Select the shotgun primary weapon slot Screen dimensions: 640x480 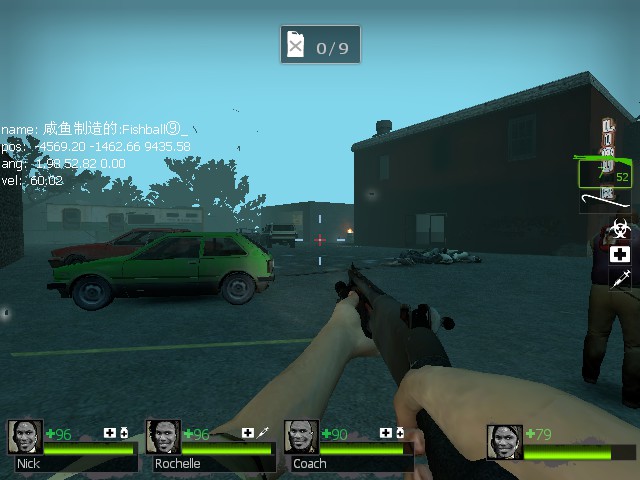click(604, 172)
